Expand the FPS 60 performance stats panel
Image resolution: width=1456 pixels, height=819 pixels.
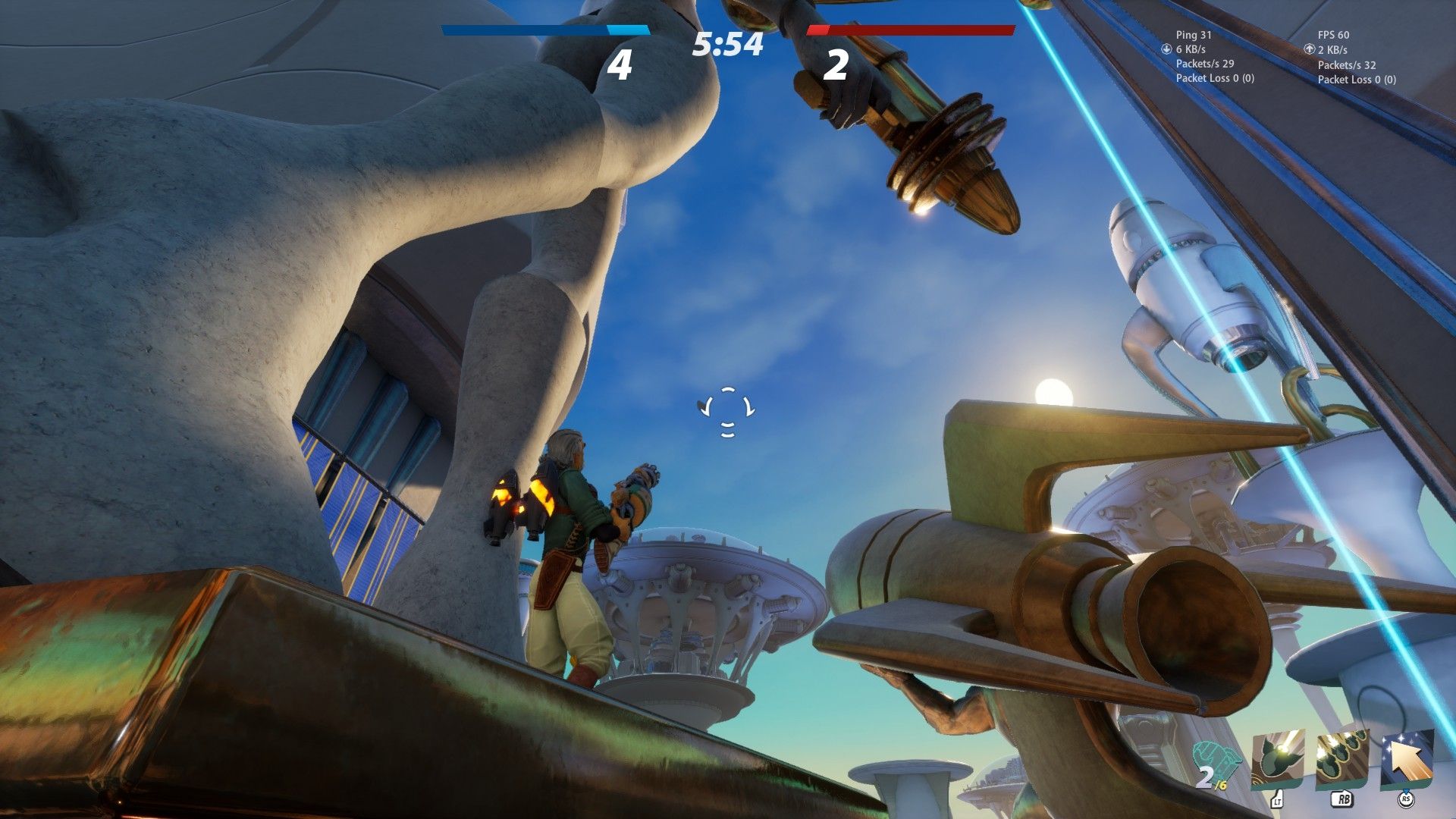(1333, 35)
